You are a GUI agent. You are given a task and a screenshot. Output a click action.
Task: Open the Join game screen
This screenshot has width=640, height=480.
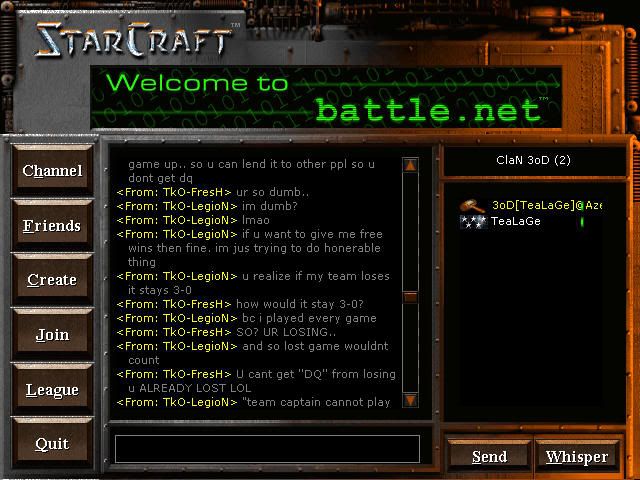click(x=52, y=335)
